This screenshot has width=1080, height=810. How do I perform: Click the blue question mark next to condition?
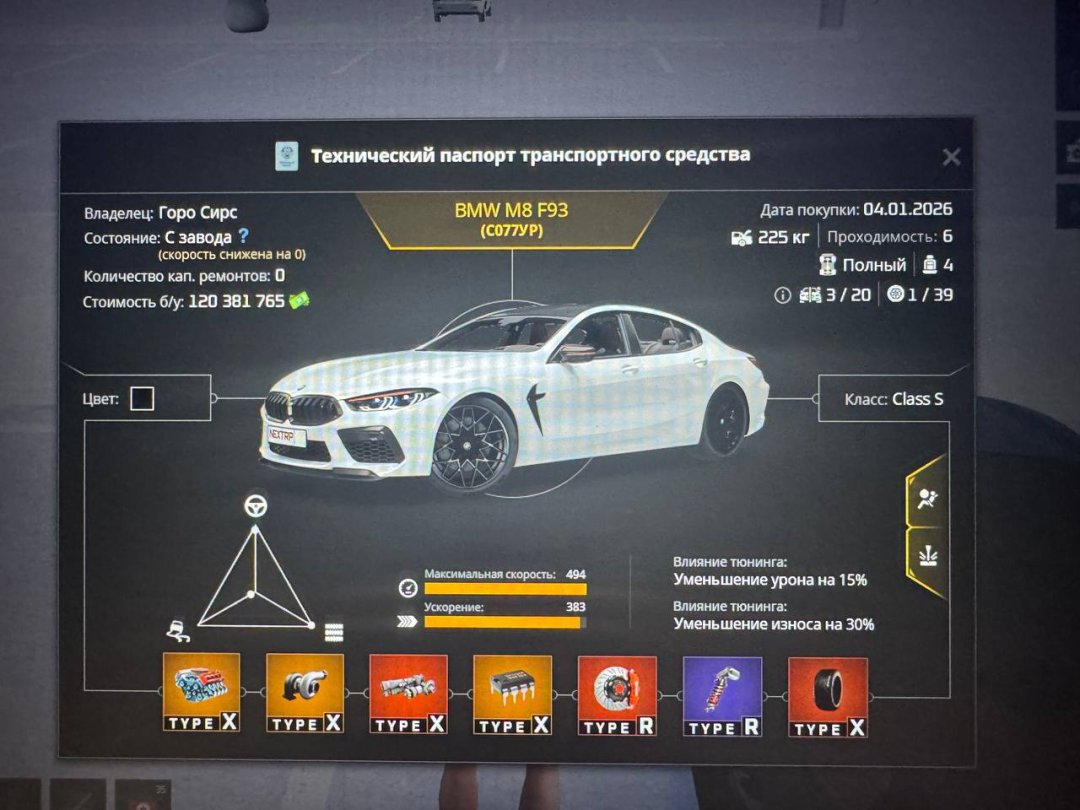[242, 237]
